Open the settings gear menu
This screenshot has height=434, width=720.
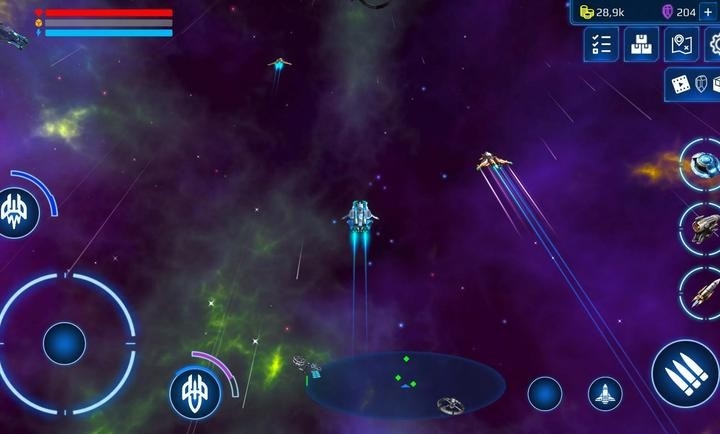click(714, 44)
